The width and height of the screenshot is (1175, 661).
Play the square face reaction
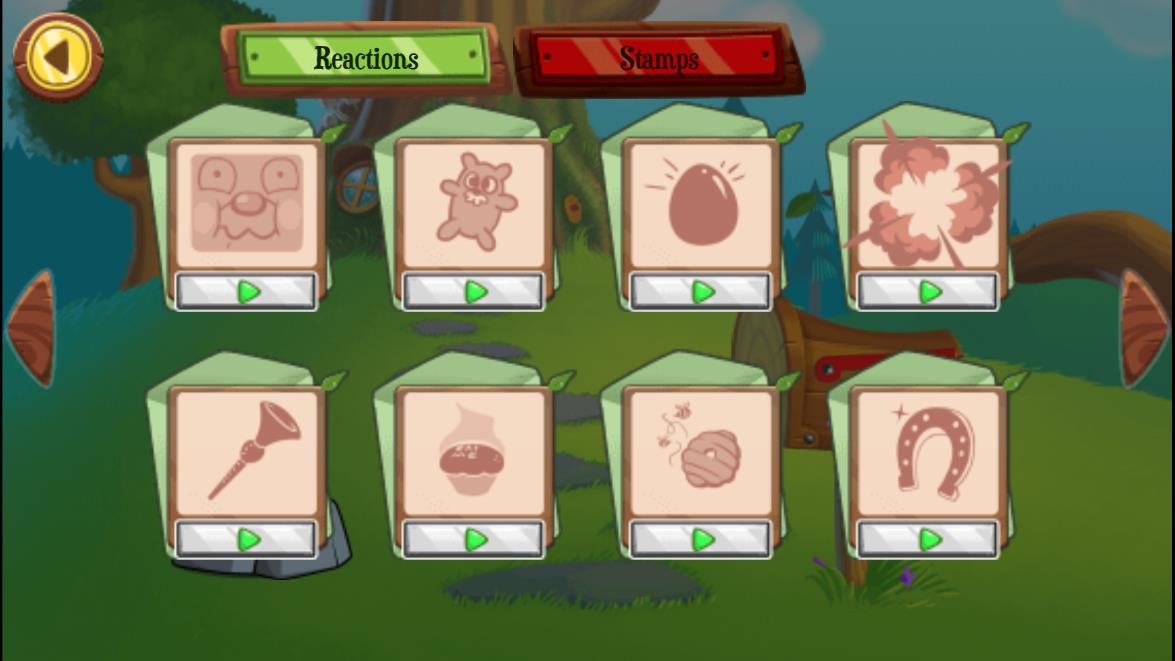tap(246, 292)
